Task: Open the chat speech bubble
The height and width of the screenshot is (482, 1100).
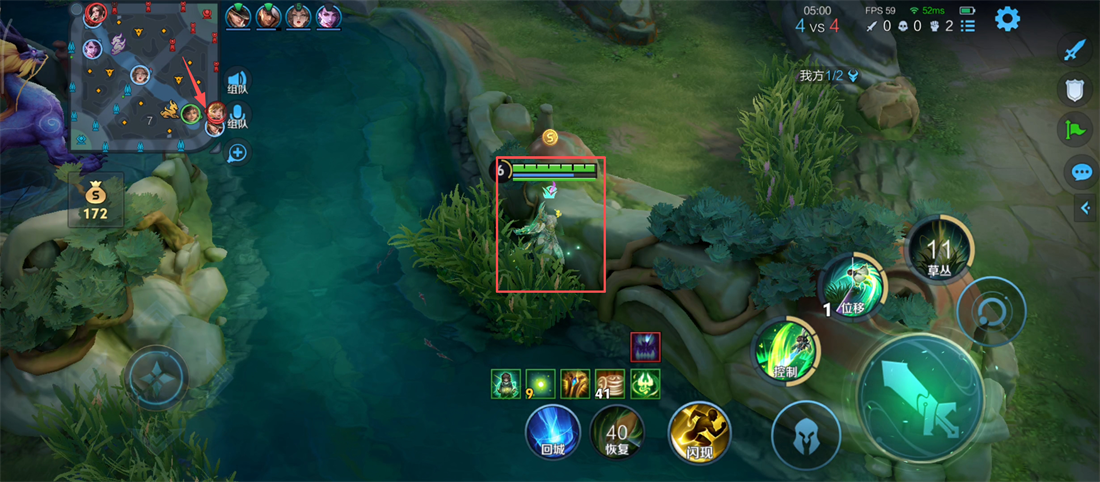Action: (x=1080, y=172)
